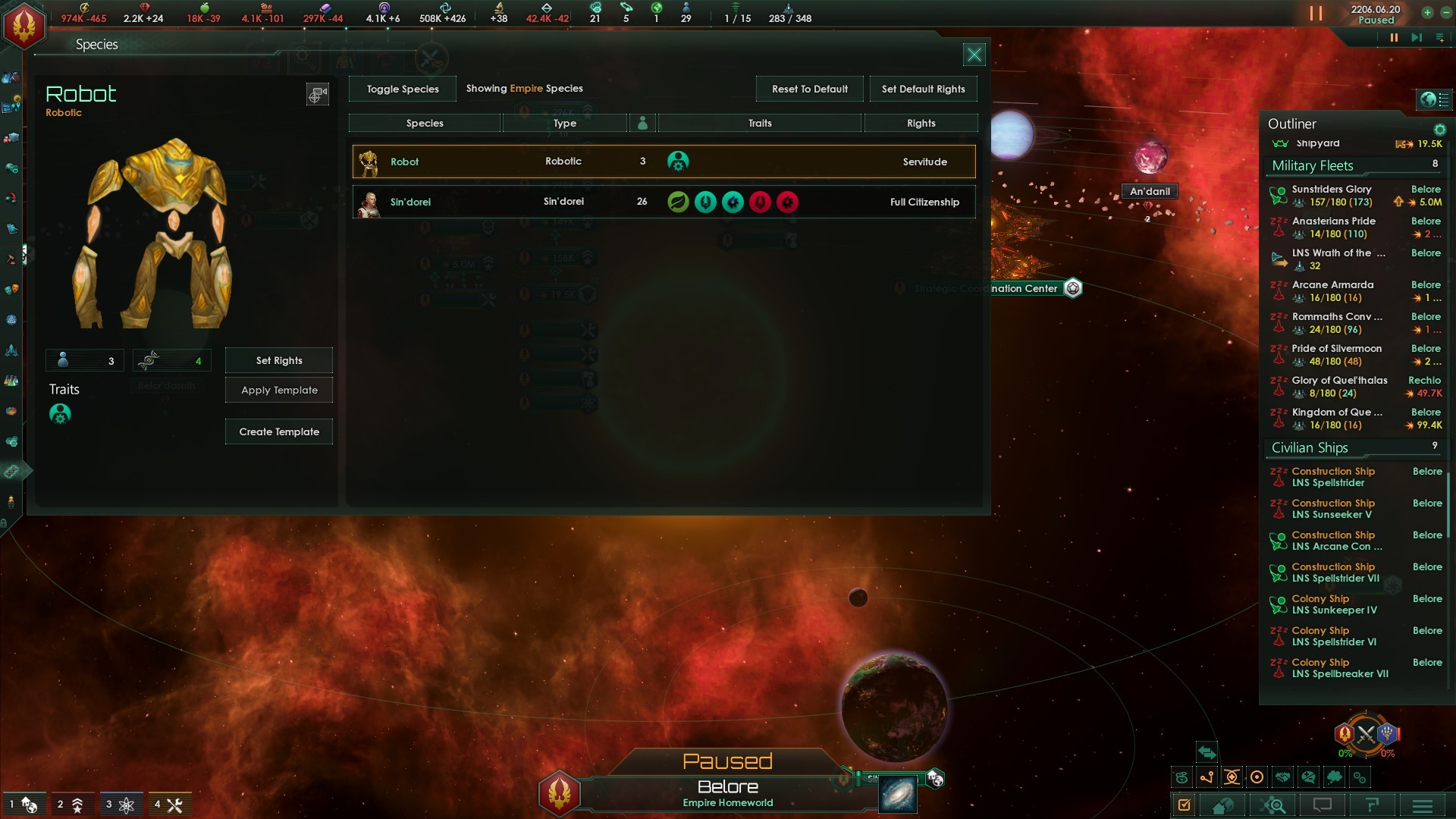Sort species list by Rights column
The height and width of the screenshot is (819, 1456).
tap(921, 123)
